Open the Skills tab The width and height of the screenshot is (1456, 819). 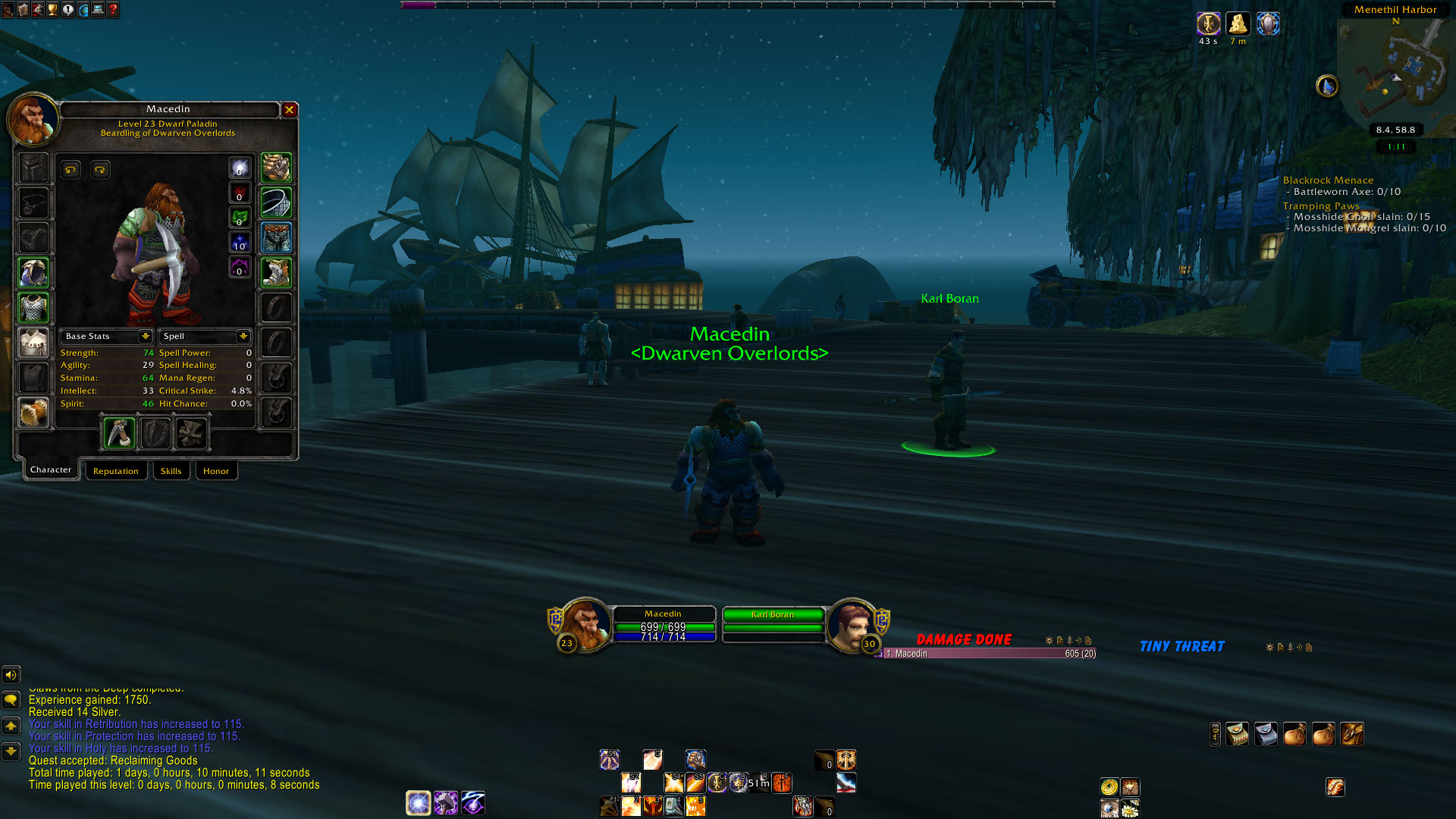click(171, 471)
